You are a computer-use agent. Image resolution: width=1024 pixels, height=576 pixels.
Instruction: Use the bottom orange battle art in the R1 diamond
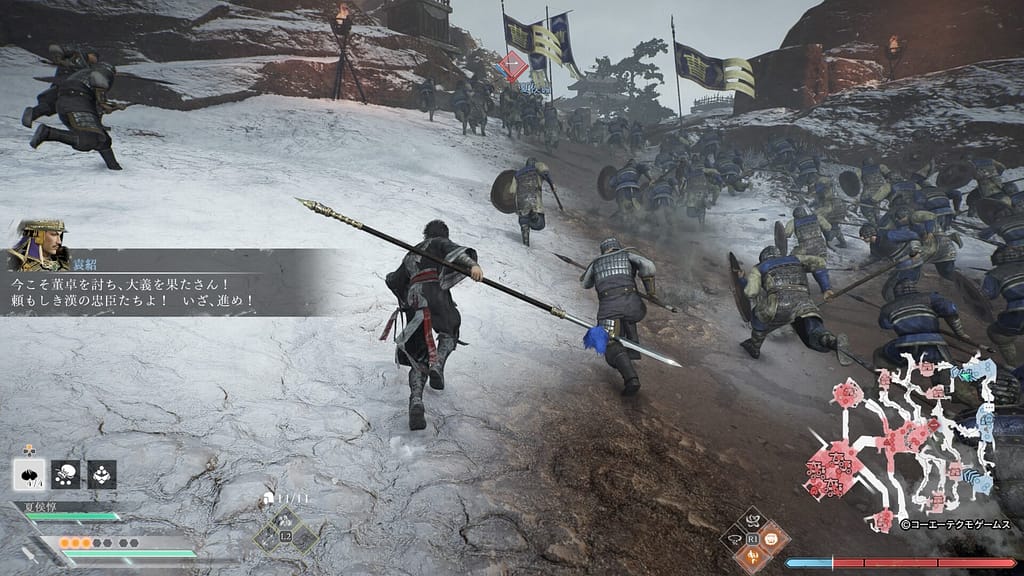[x=753, y=555]
